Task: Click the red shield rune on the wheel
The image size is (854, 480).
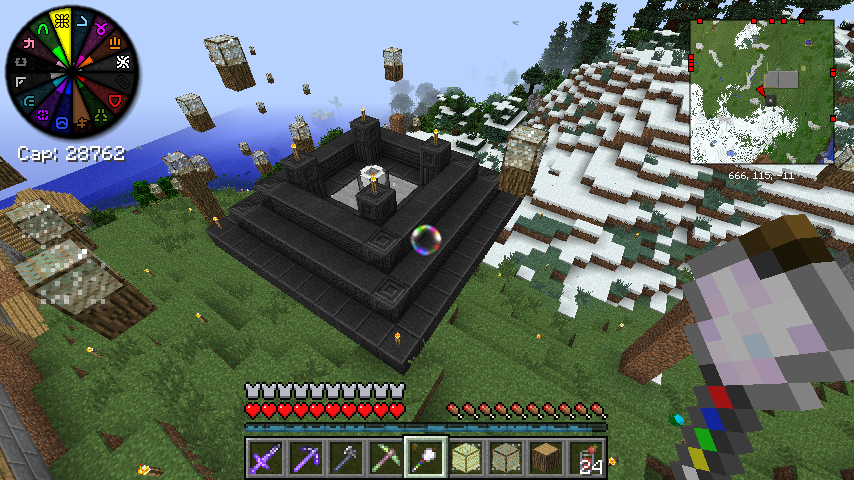Action: (x=113, y=100)
